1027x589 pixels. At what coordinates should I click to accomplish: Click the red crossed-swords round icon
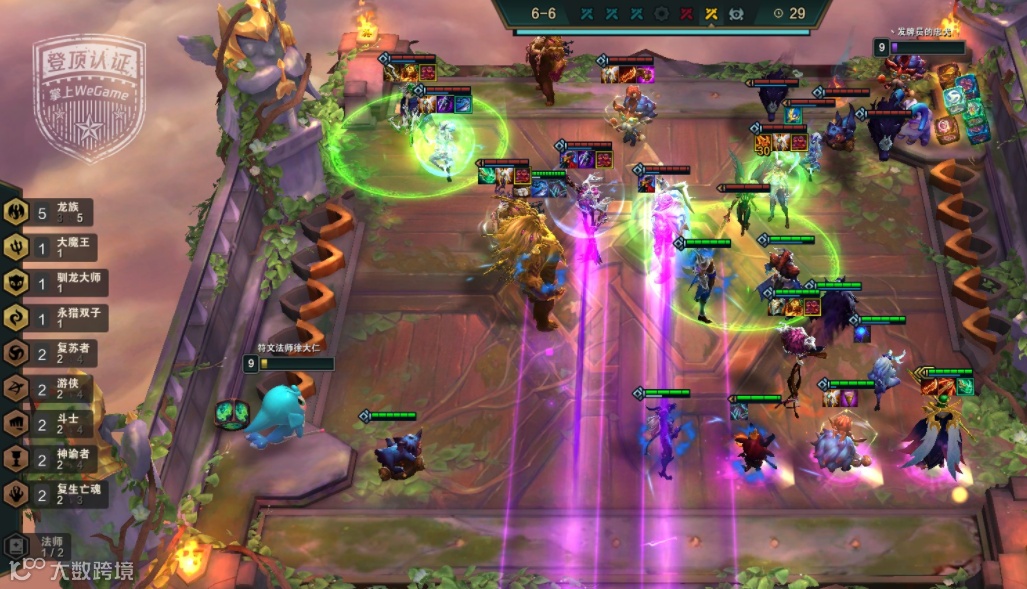(687, 14)
